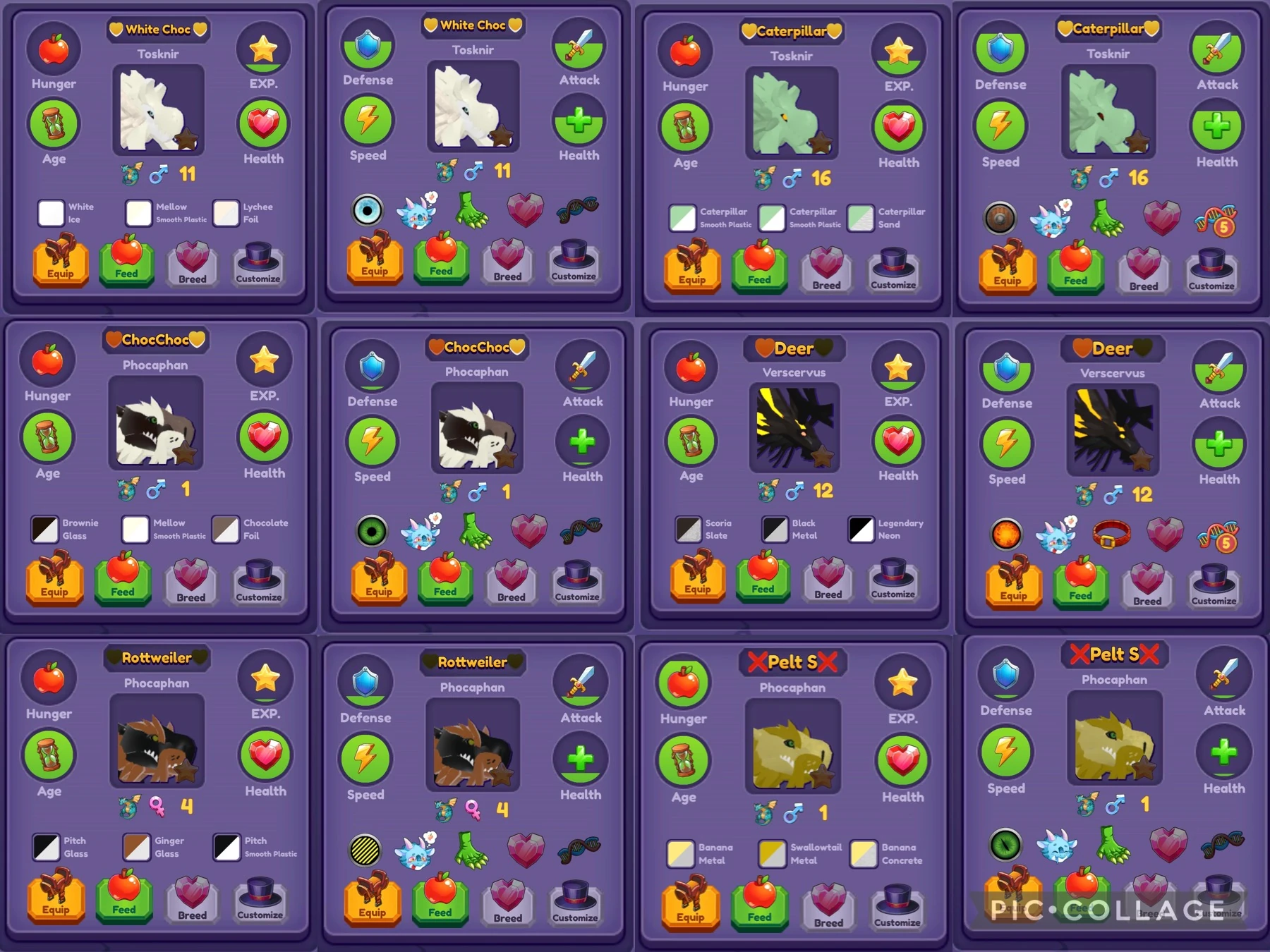Select the Speed lightning icon on Rottweiler Phocaphan
Image resolution: width=1270 pixels, height=952 pixels.
367,758
